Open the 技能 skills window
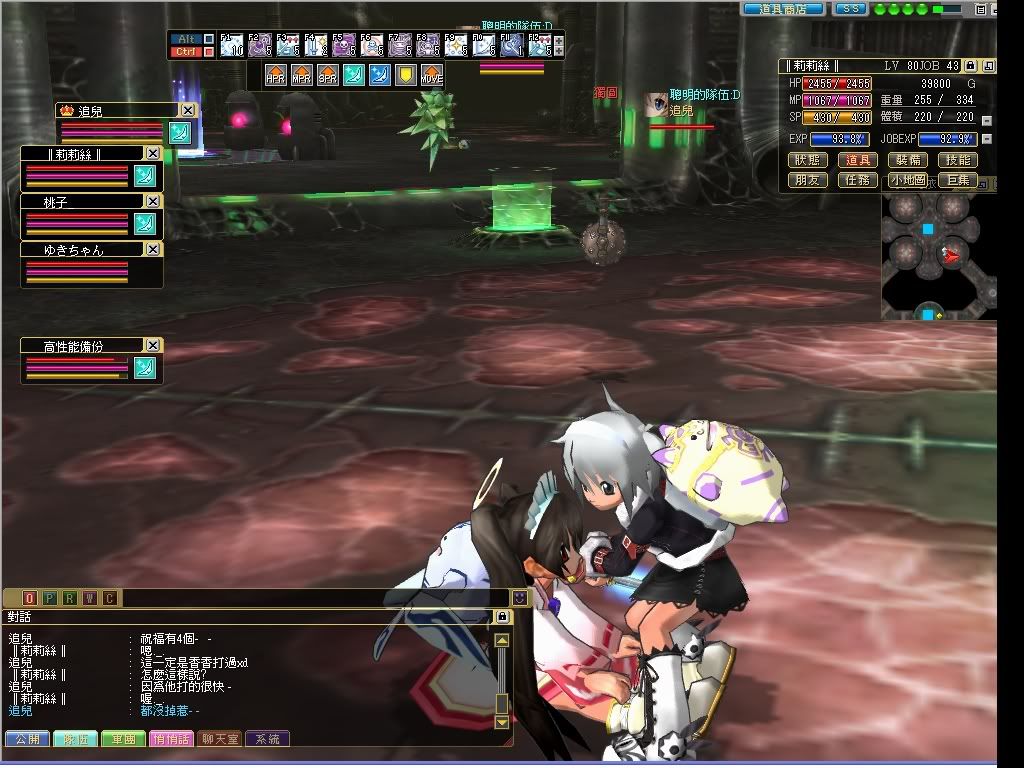 click(x=957, y=160)
